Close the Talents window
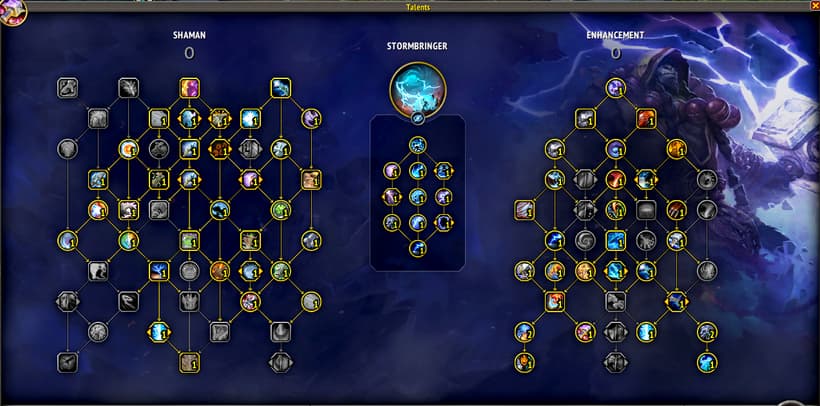This screenshot has width=820, height=406. coord(813,6)
